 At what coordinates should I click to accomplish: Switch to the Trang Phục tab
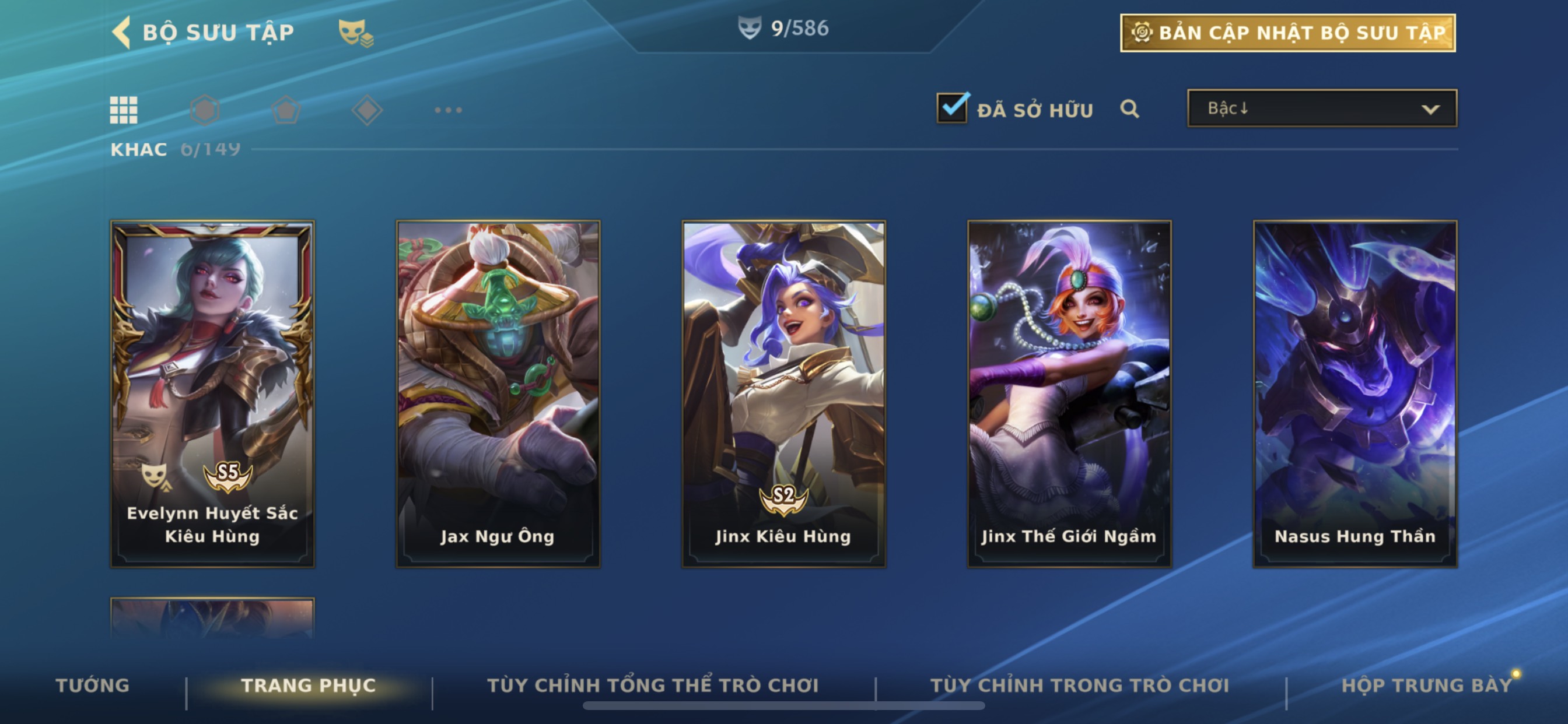pos(309,685)
